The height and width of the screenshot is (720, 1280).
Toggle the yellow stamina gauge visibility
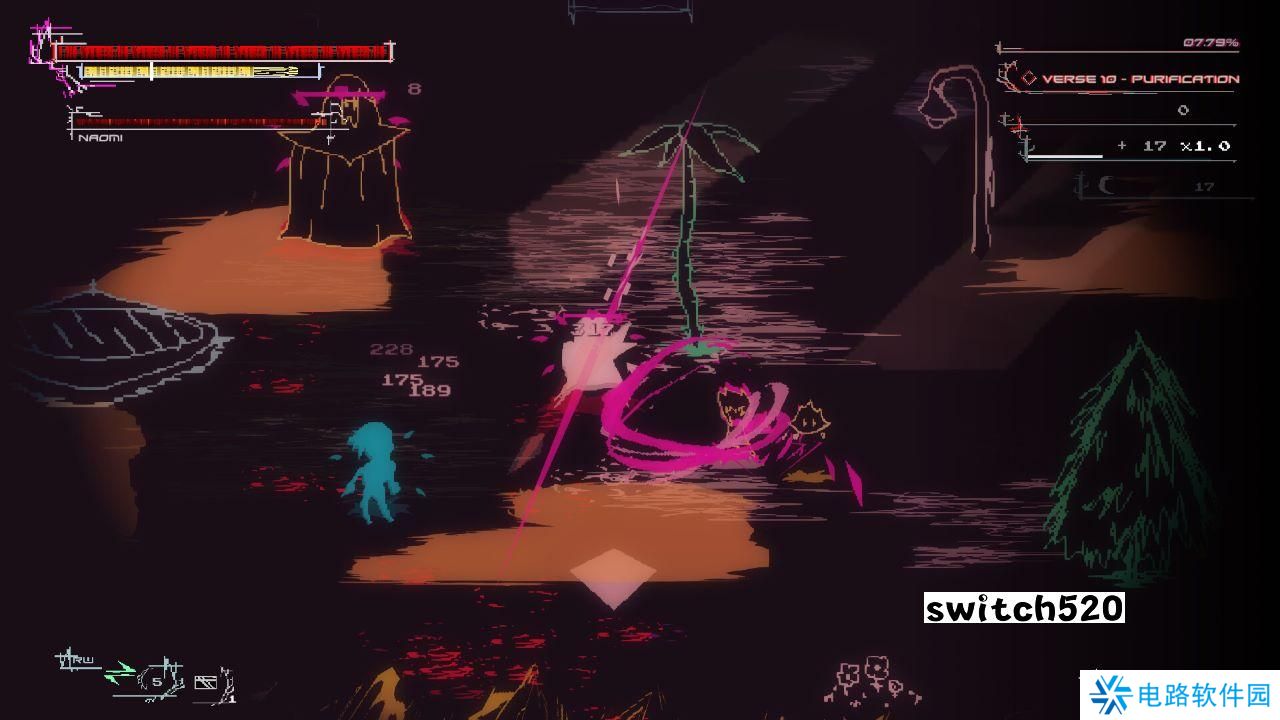(x=185, y=72)
